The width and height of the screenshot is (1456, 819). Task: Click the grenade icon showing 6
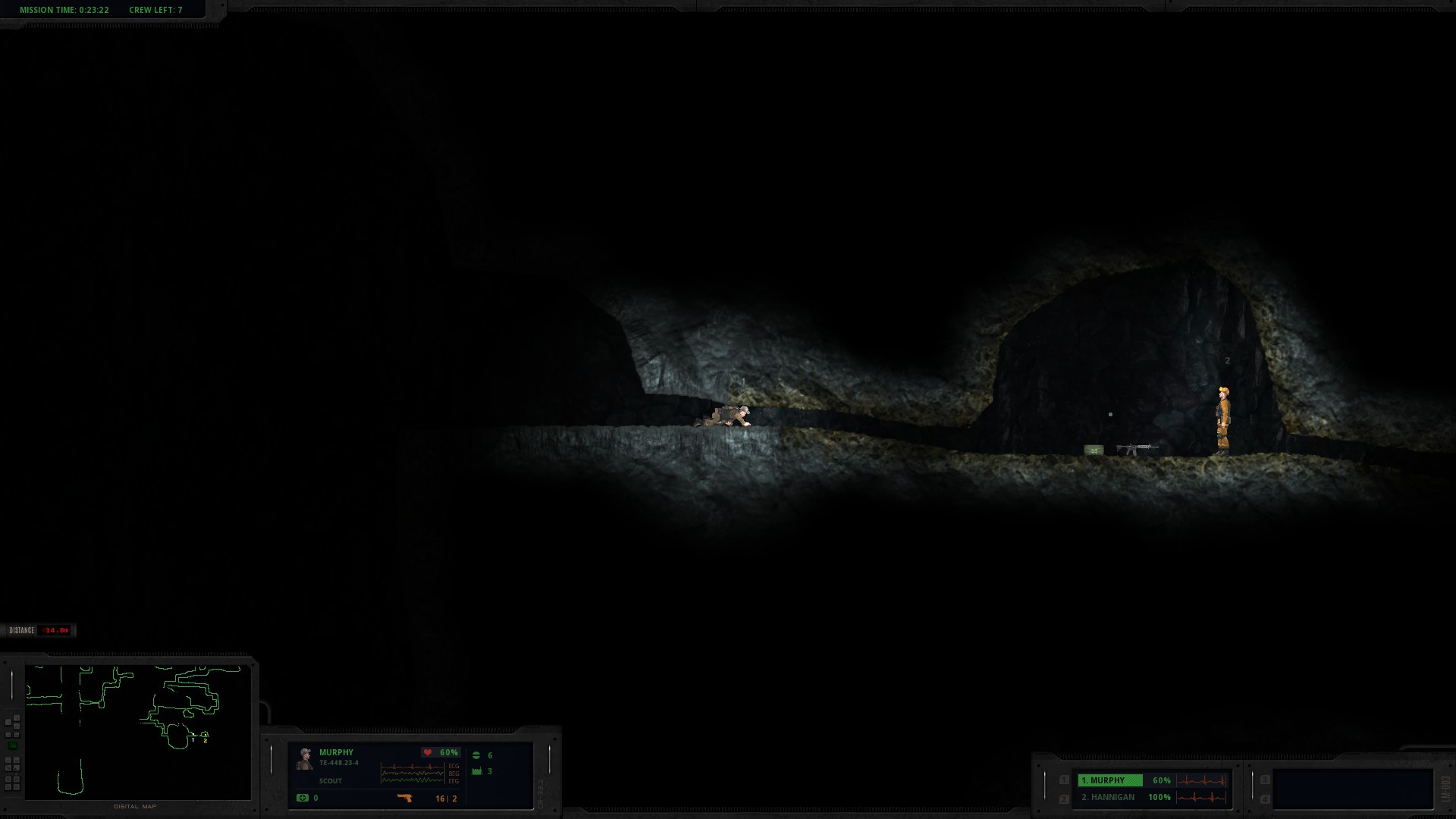point(477,755)
